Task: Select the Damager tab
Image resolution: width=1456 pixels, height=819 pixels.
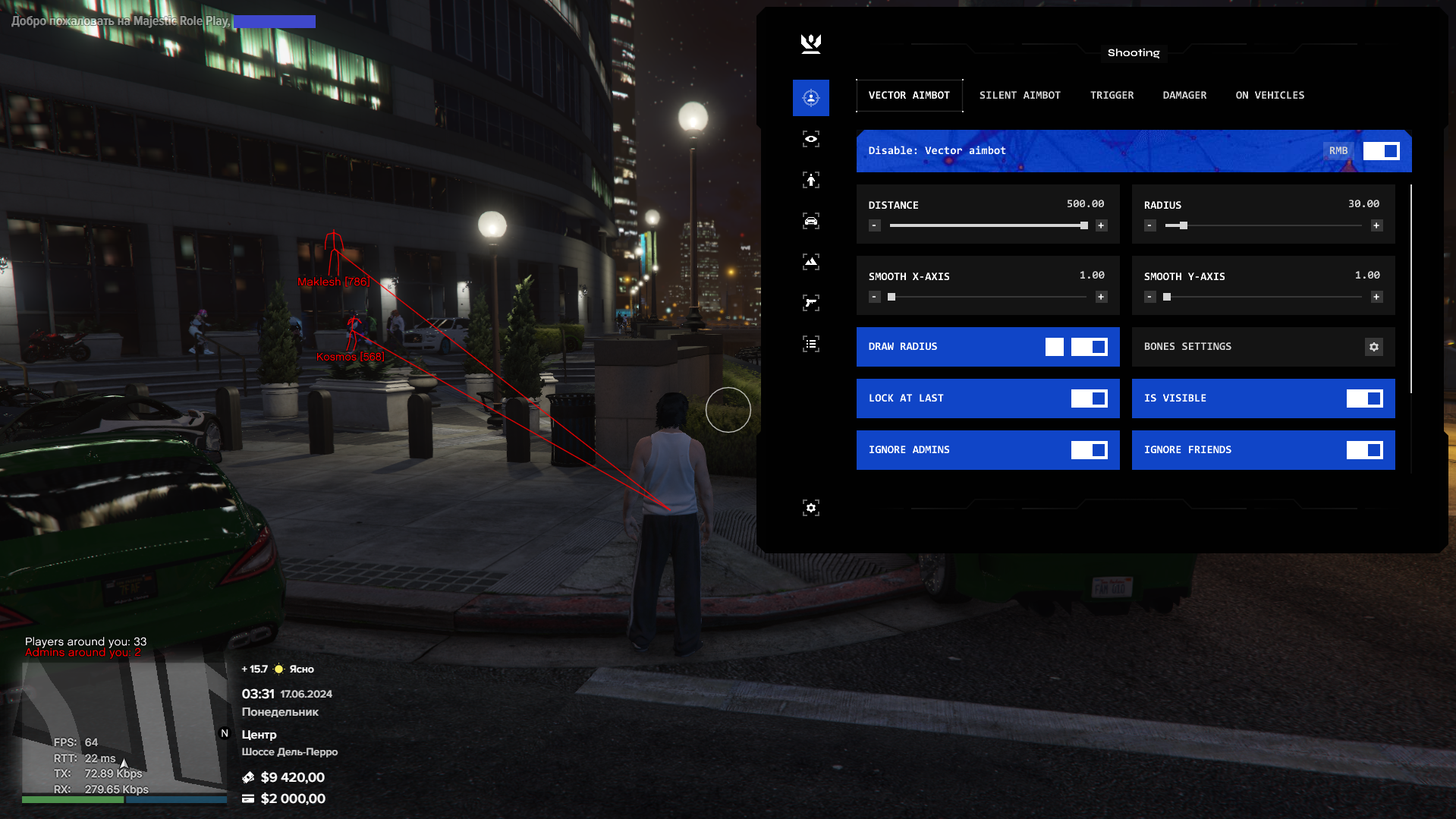Action: (1184, 96)
